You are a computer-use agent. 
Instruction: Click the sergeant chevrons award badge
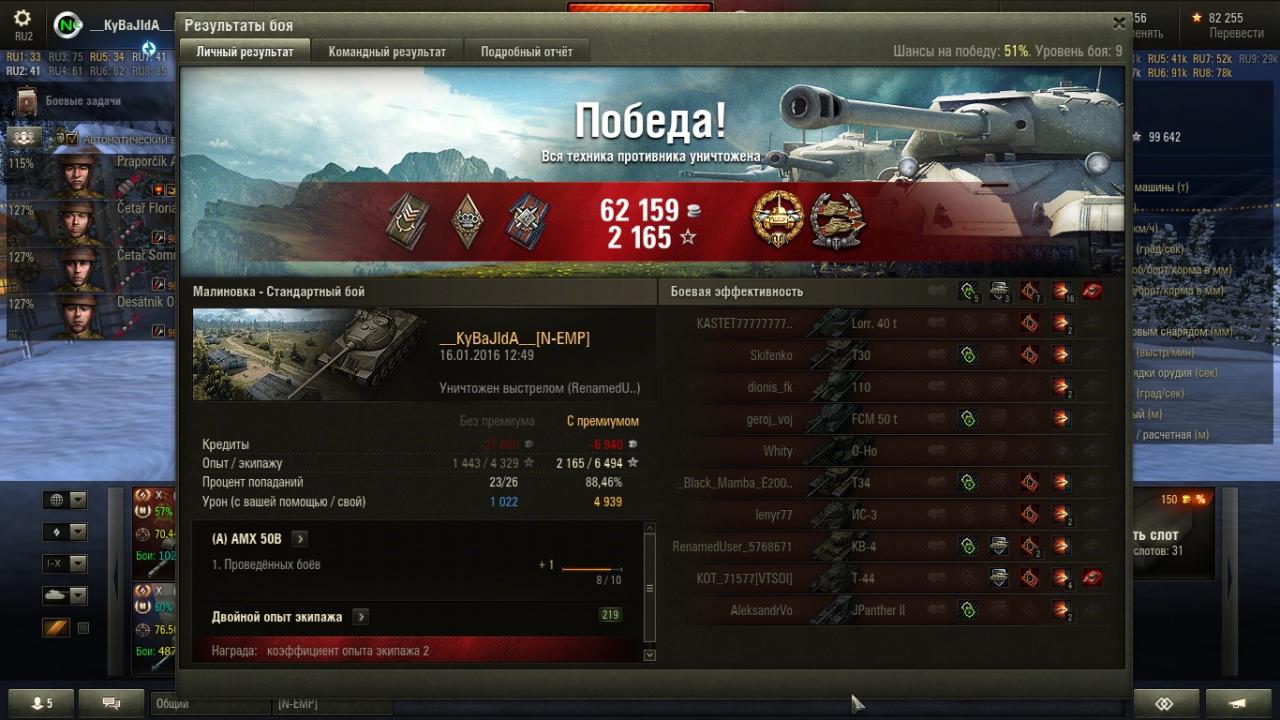click(x=407, y=221)
